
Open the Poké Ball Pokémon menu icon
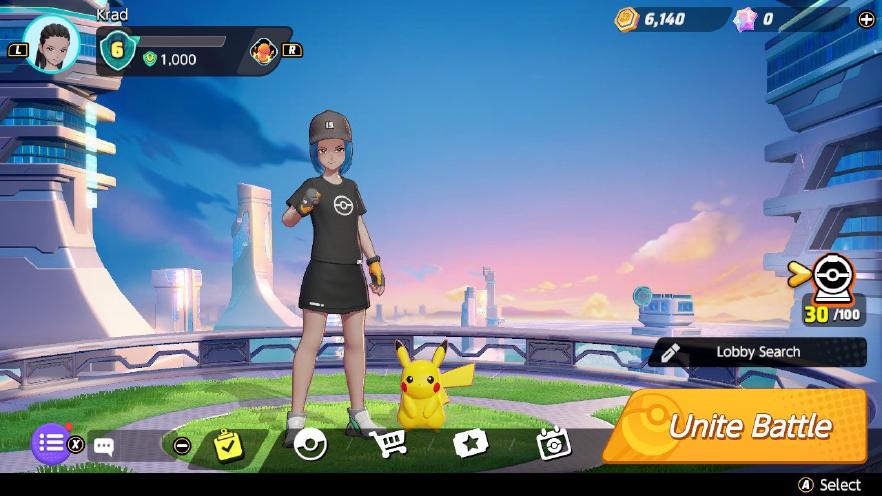pyautogui.click(x=310, y=443)
